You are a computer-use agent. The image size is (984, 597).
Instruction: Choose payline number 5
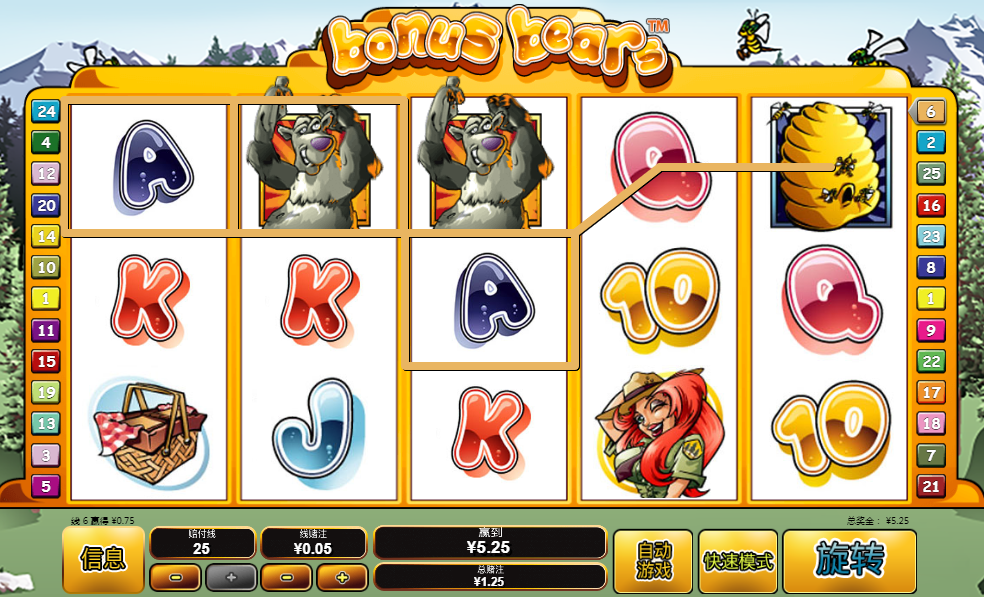(45, 486)
